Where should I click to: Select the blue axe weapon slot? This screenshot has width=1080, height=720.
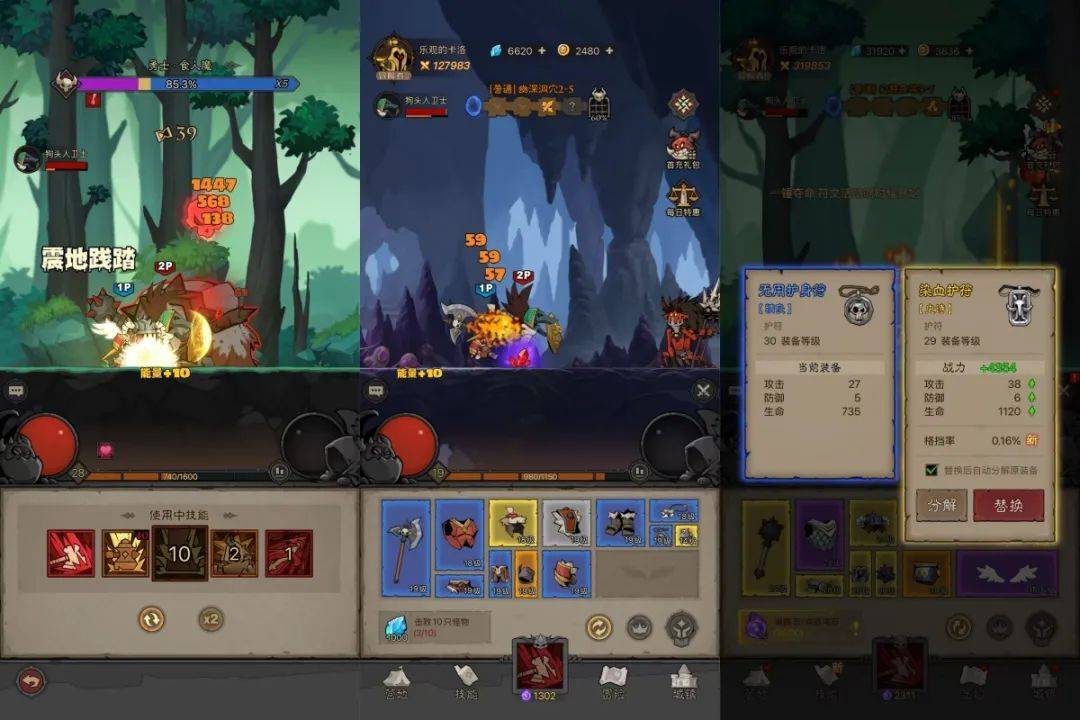pos(406,548)
